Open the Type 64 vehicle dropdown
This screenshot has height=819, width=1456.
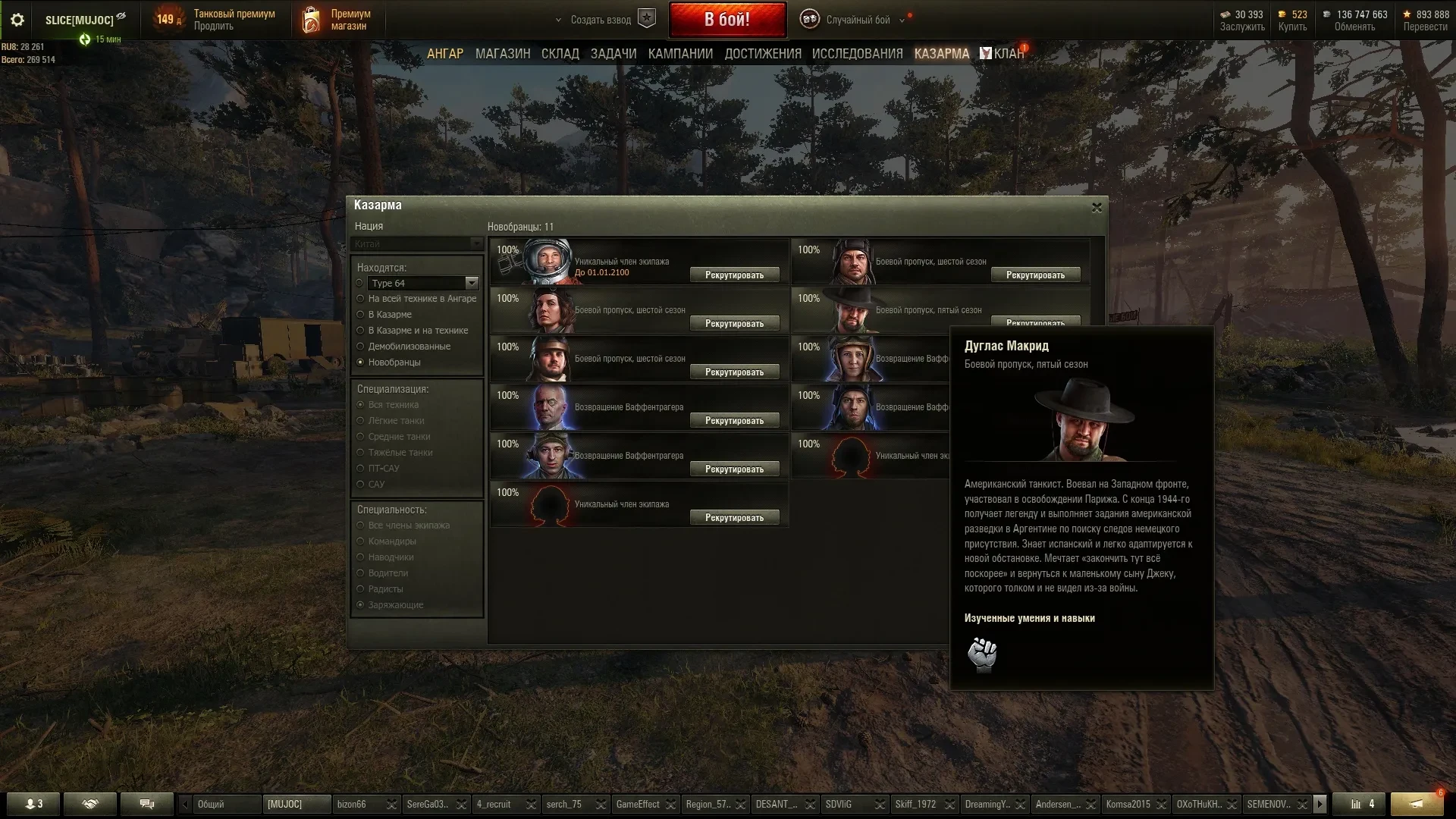click(472, 283)
